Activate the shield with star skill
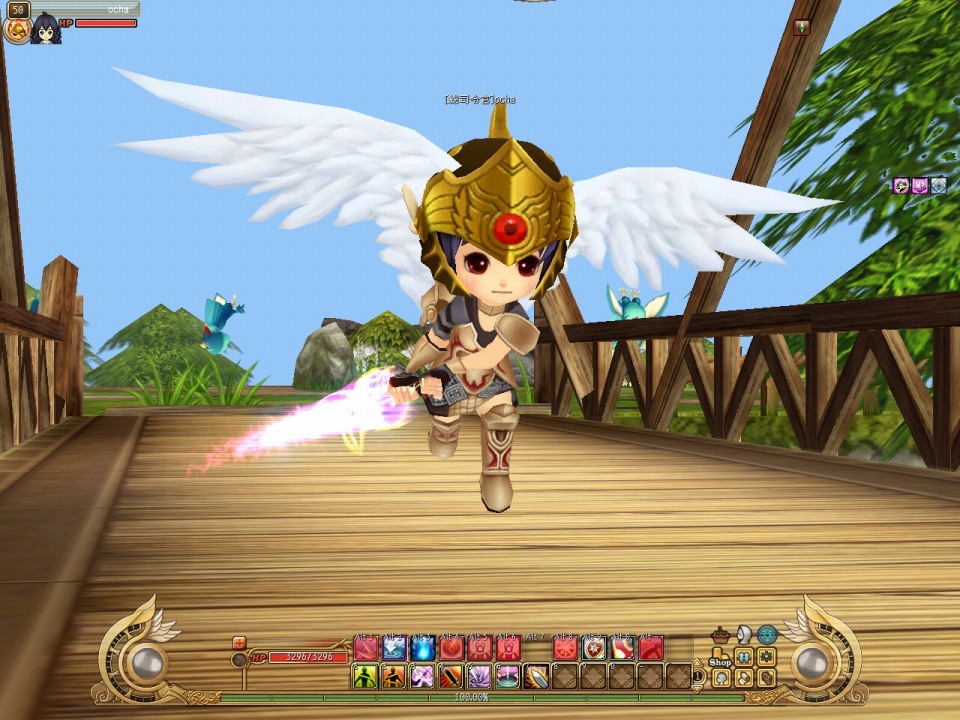The width and height of the screenshot is (960, 720). [x=595, y=648]
